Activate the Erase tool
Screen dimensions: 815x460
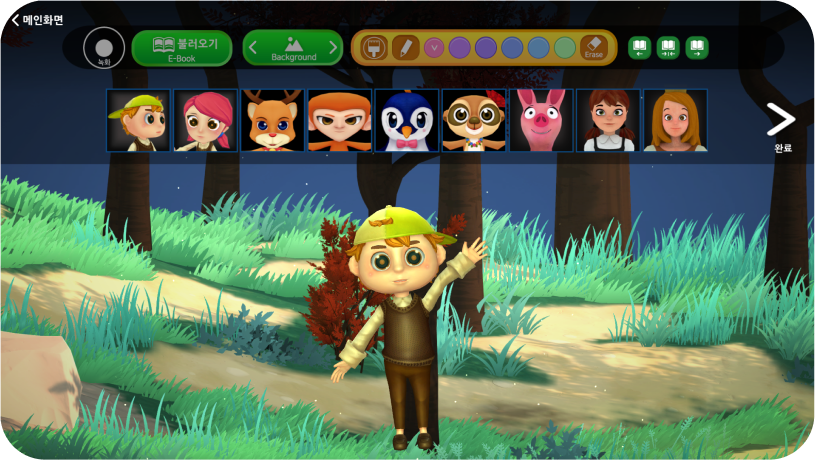(x=594, y=47)
